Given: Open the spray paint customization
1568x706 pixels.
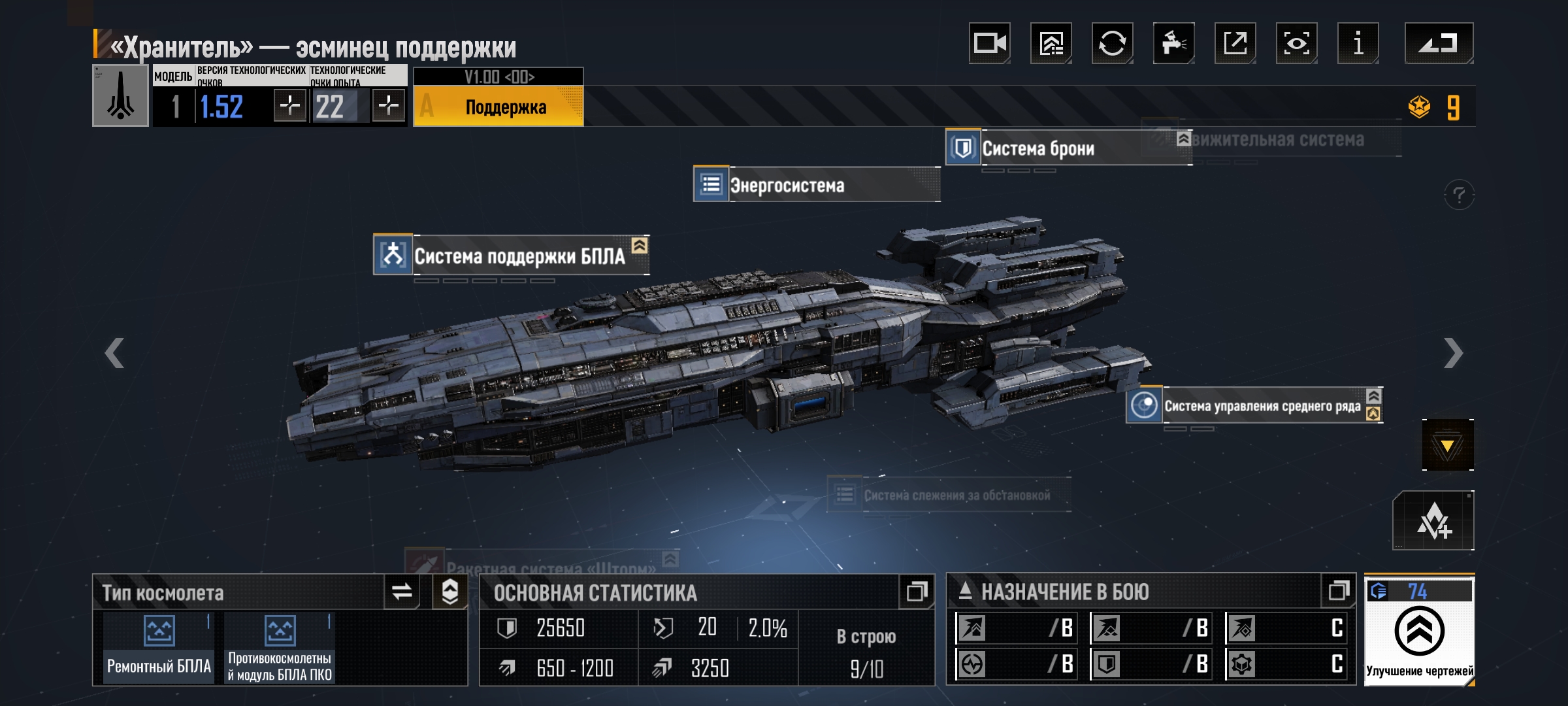Looking at the screenshot, I should point(1173,44).
